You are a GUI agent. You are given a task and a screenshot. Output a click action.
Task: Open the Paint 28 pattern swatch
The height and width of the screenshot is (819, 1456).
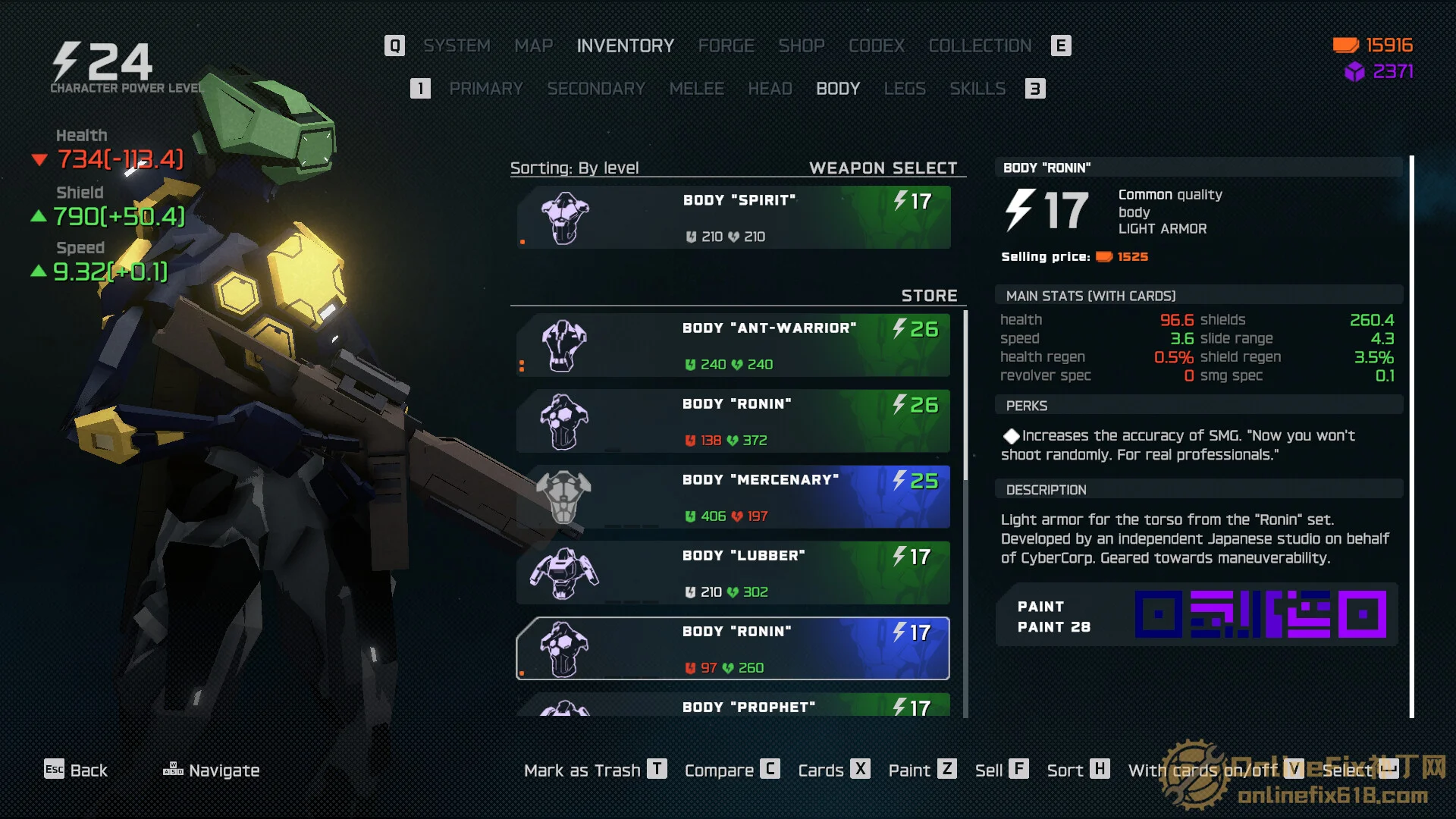coord(1260,614)
